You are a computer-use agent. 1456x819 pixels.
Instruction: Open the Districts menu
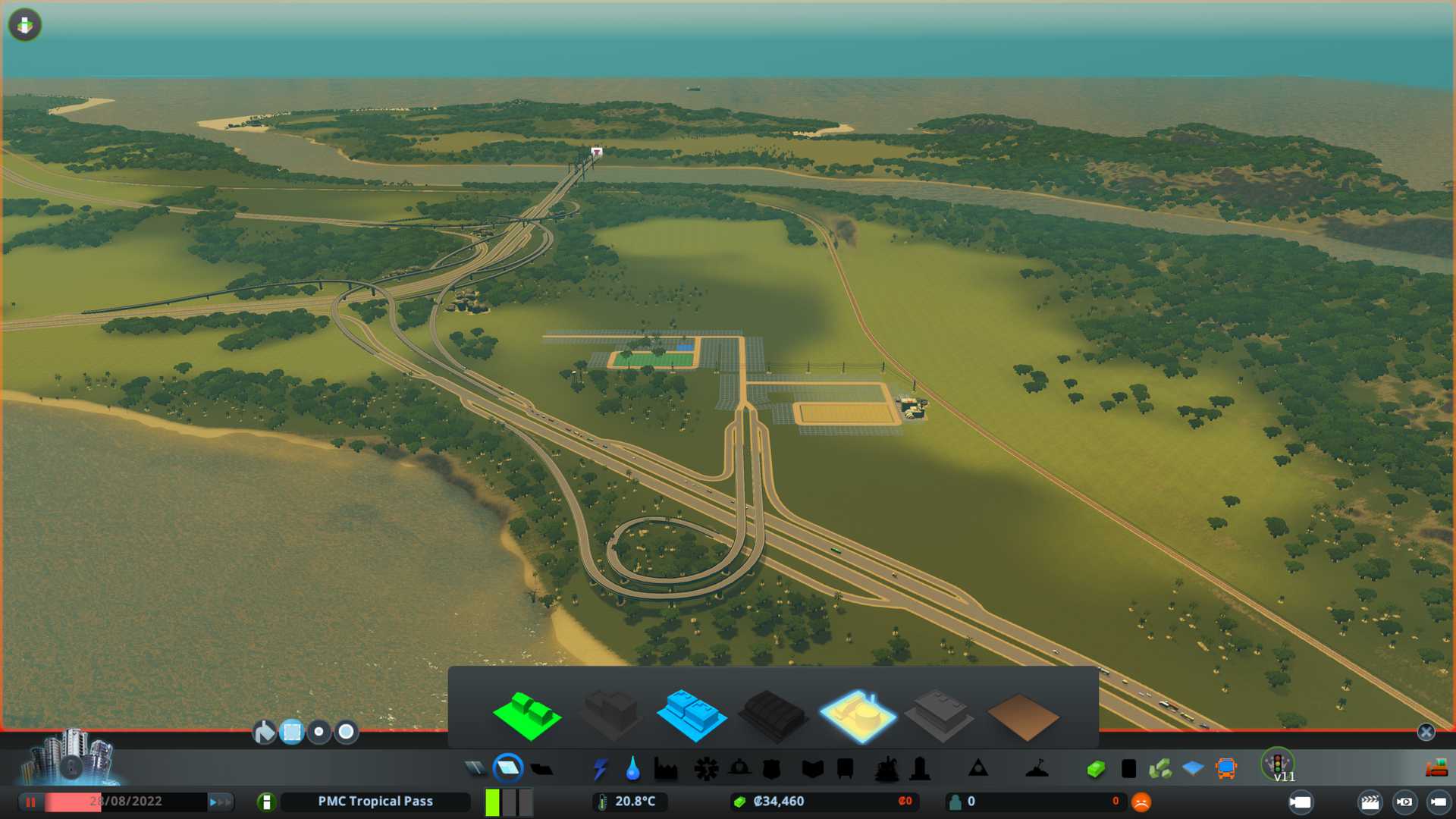click(x=541, y=769)
